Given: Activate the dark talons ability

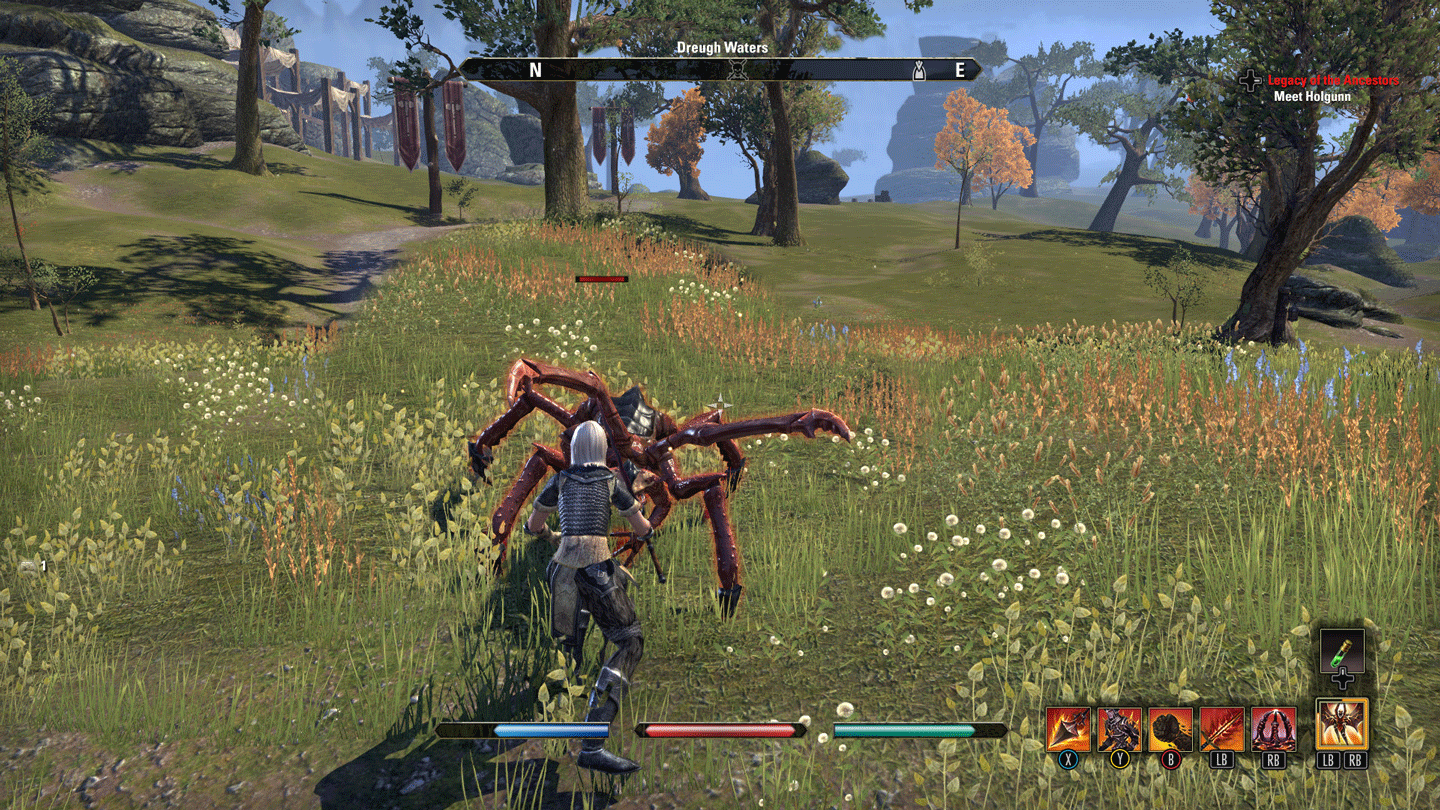Looking at the screenshot, I should 1273,729.
